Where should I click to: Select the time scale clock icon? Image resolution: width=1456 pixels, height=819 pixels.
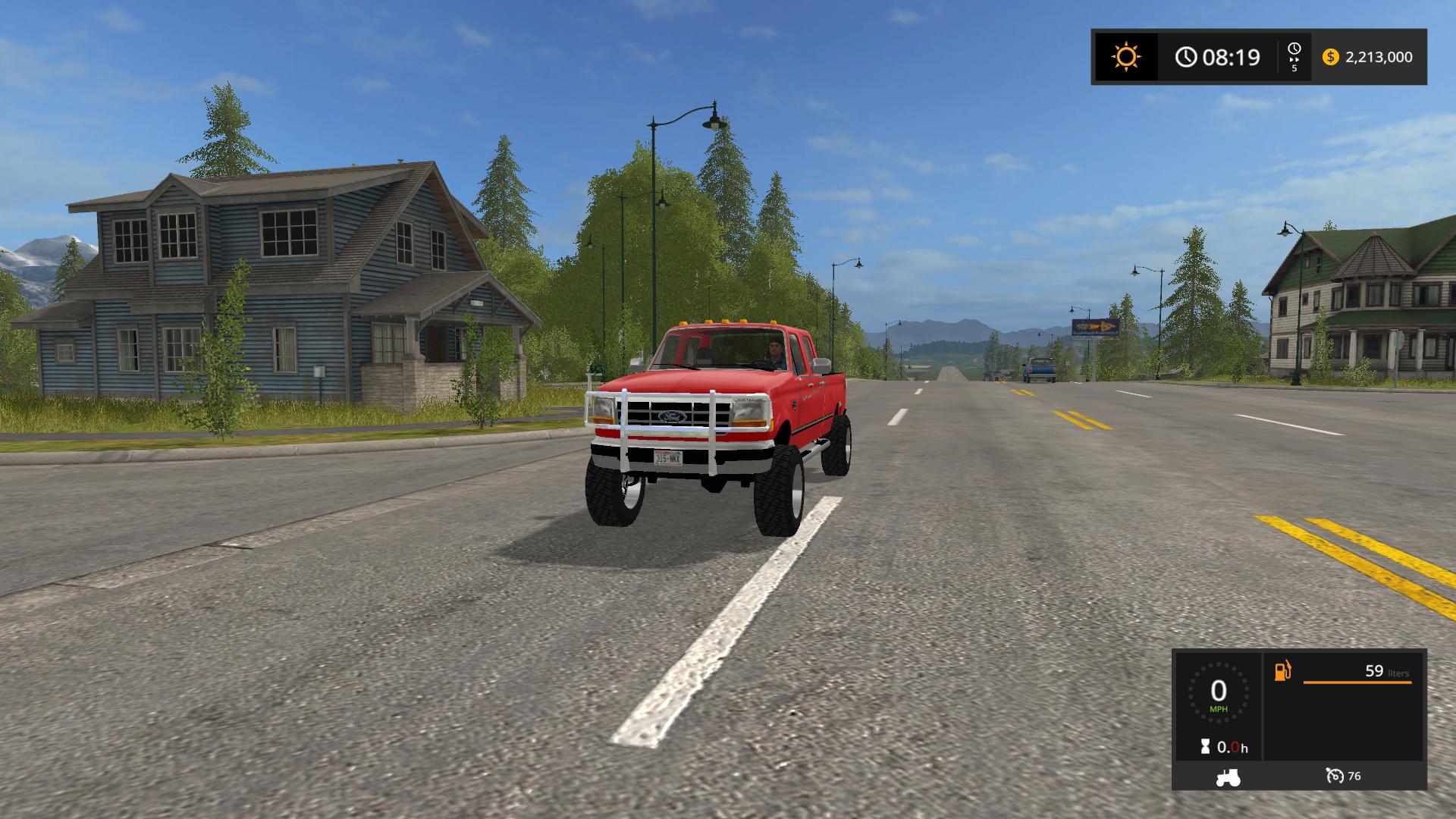(1294, 49)
